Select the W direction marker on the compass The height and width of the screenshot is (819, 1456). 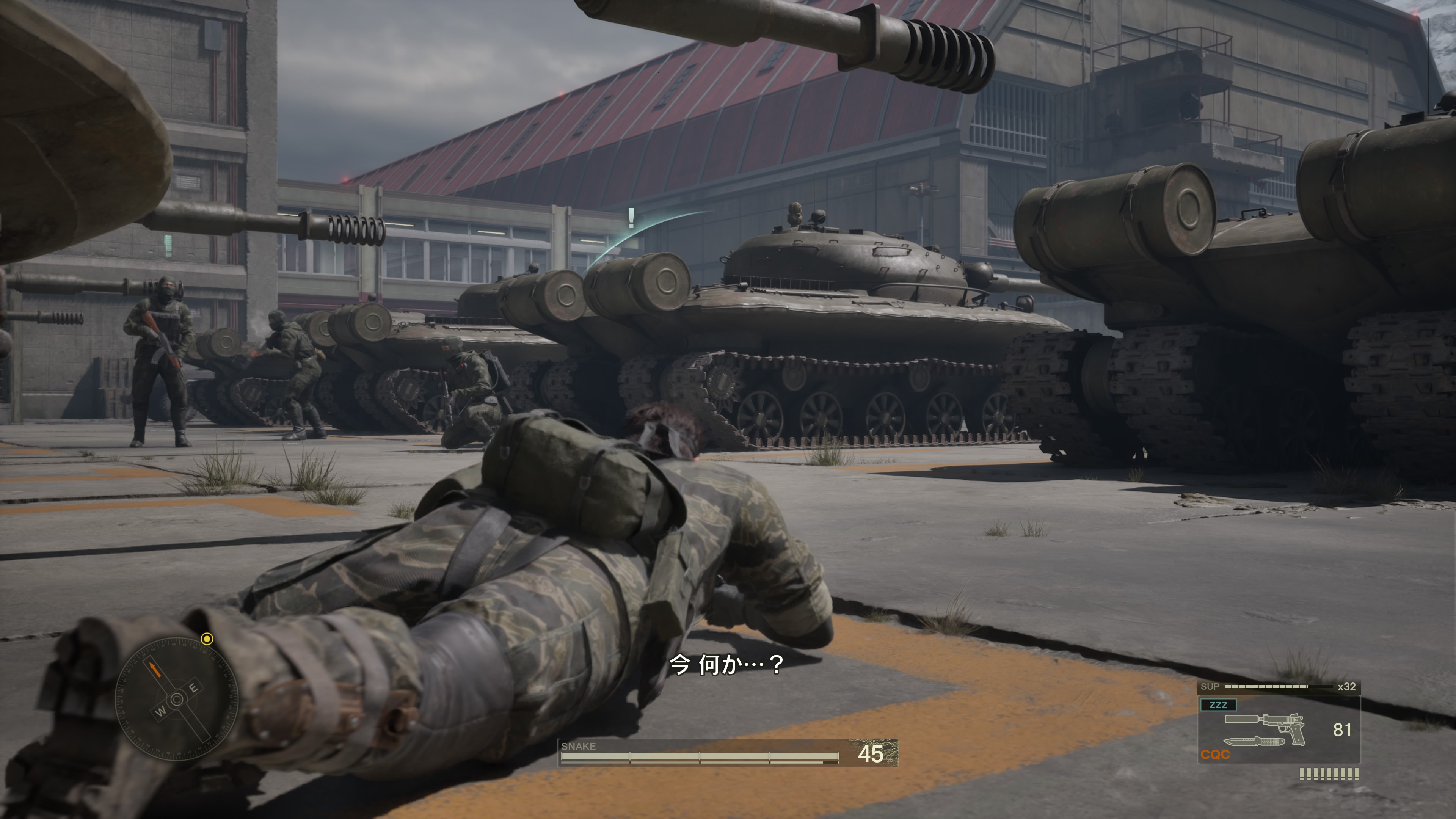pos(161,712)
